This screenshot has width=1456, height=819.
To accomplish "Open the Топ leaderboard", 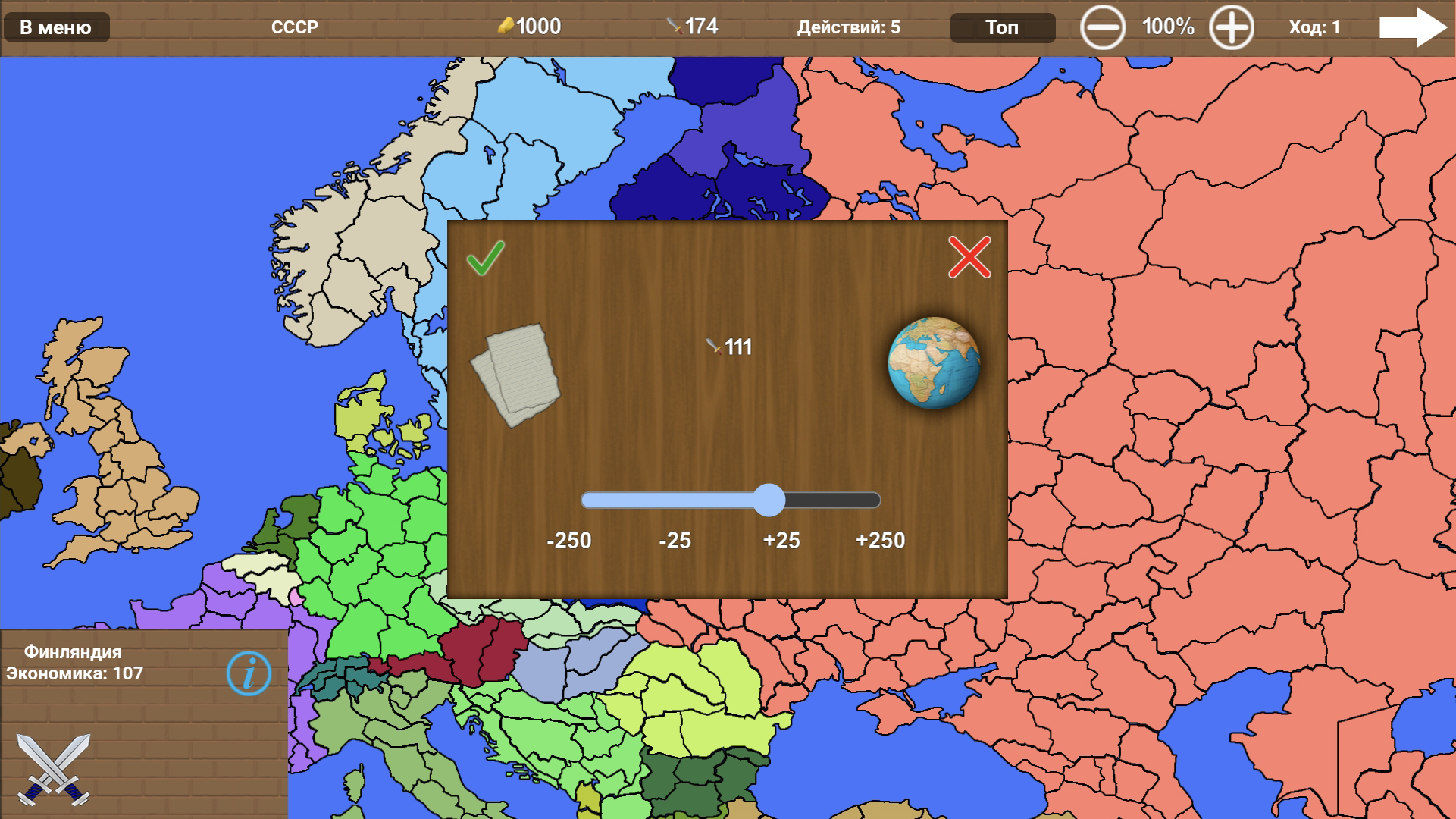I will click(x=1002, y=27).
